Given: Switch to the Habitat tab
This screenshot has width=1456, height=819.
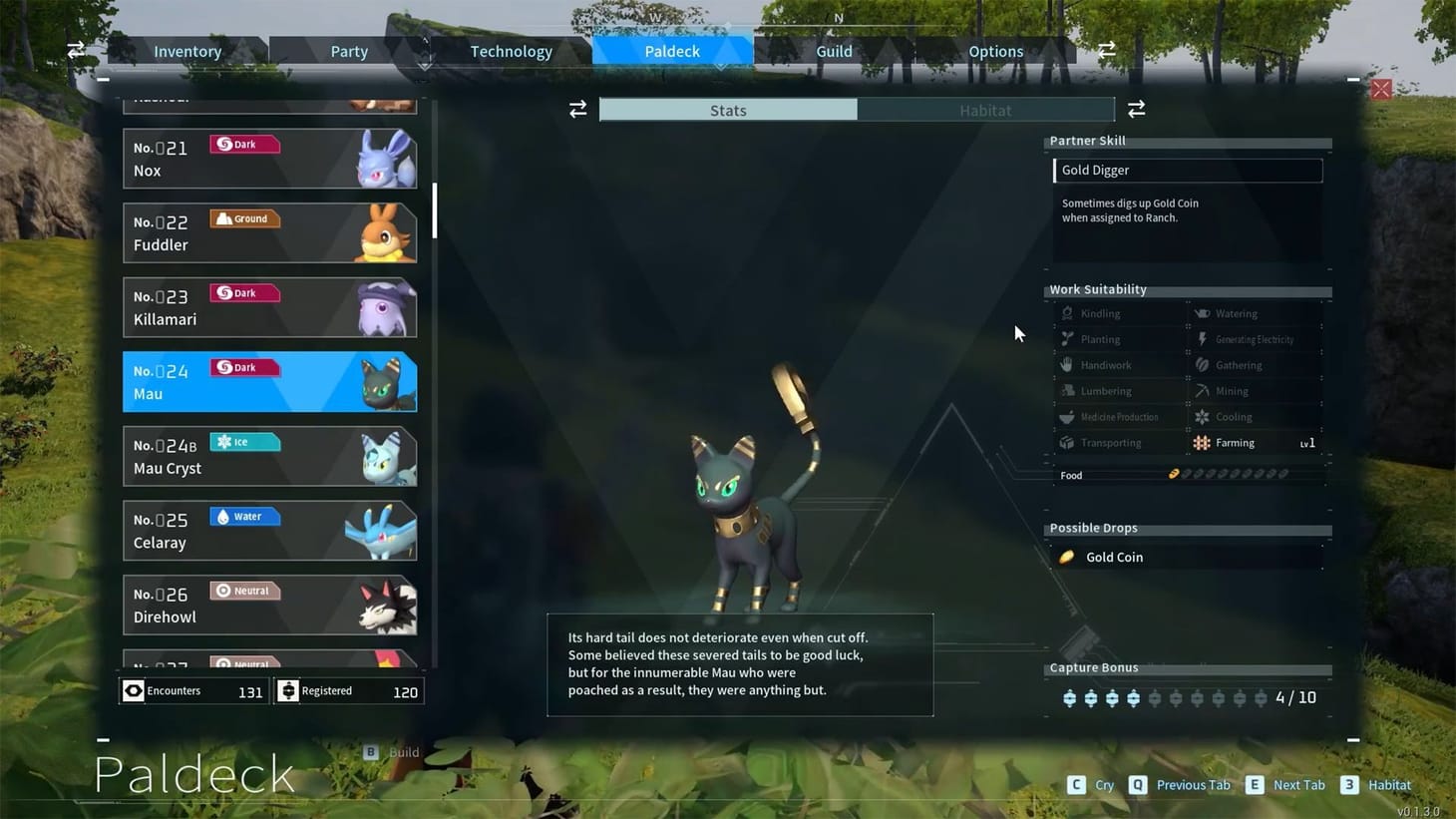Looking at the screenshot, I should (x=985, y=110).
